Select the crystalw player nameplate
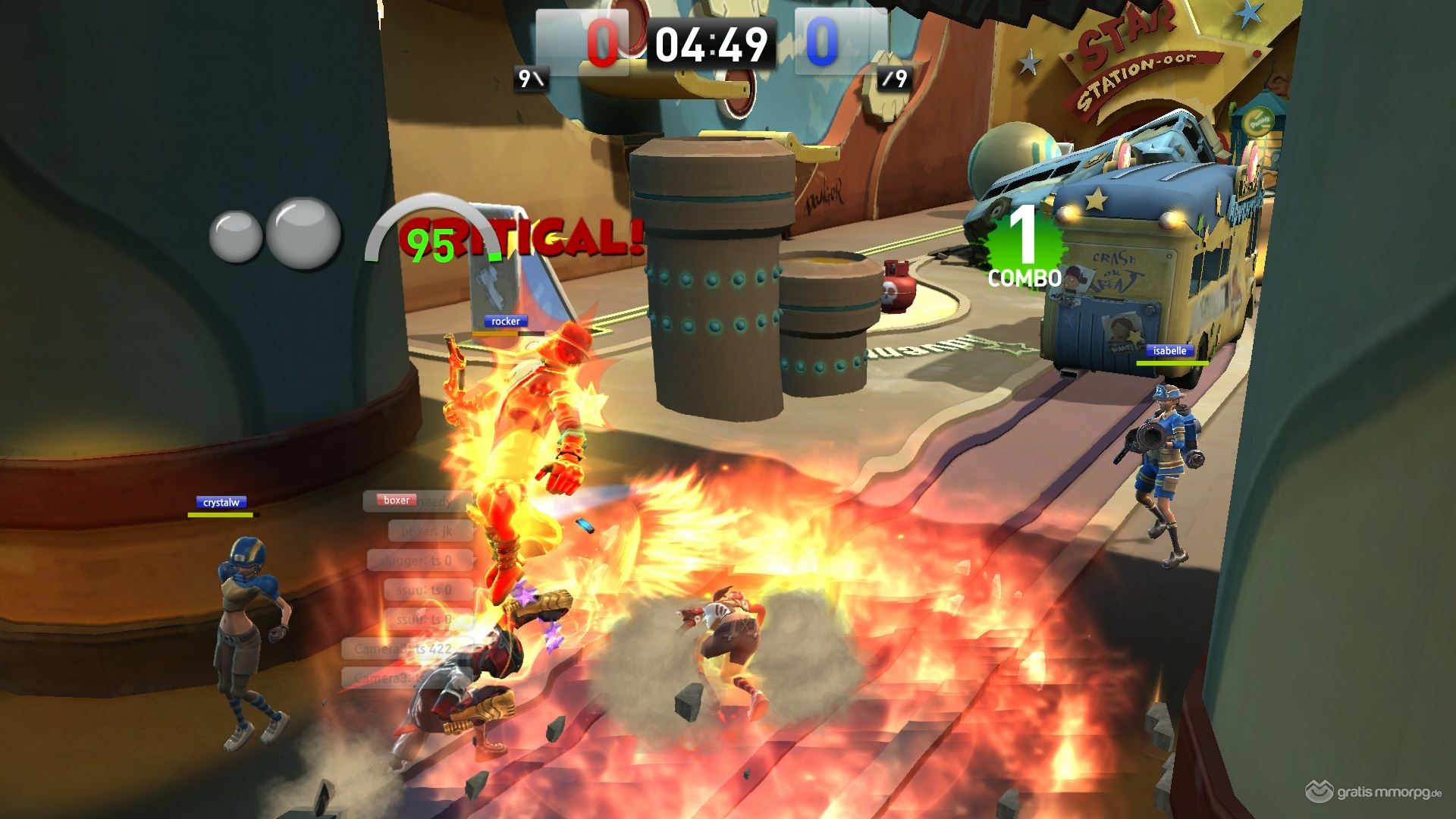1456x819 pixels. pyautogui.click(x=221, y=503)
